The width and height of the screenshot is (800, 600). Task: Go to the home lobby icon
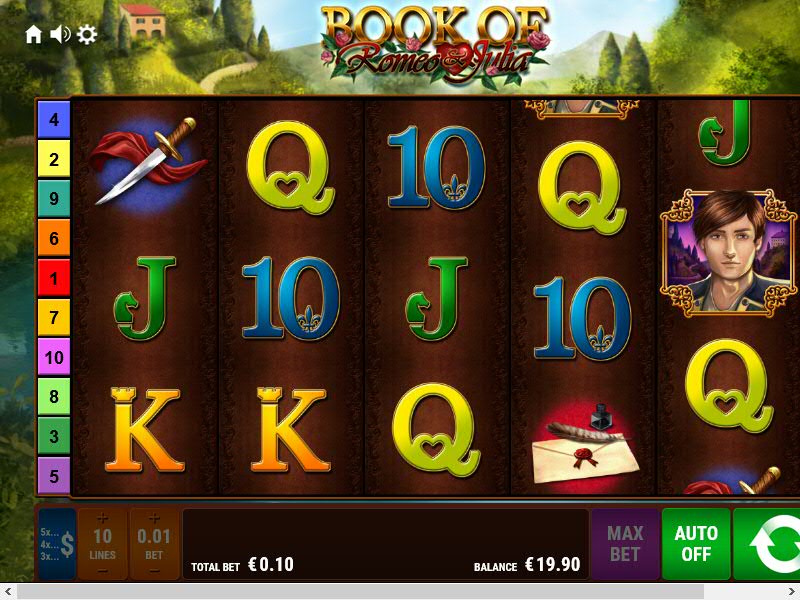(x=34, y=35)
